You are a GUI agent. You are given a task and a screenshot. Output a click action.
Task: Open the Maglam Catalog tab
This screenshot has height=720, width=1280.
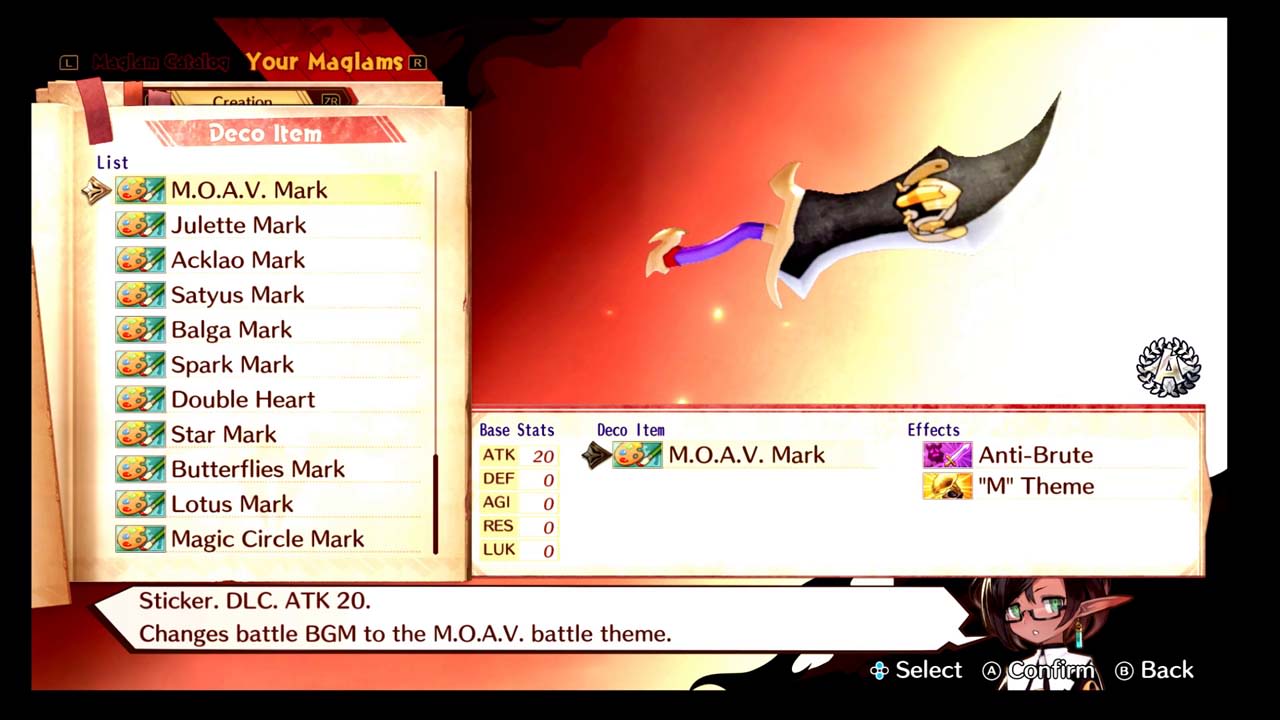[x=160, y=61]
